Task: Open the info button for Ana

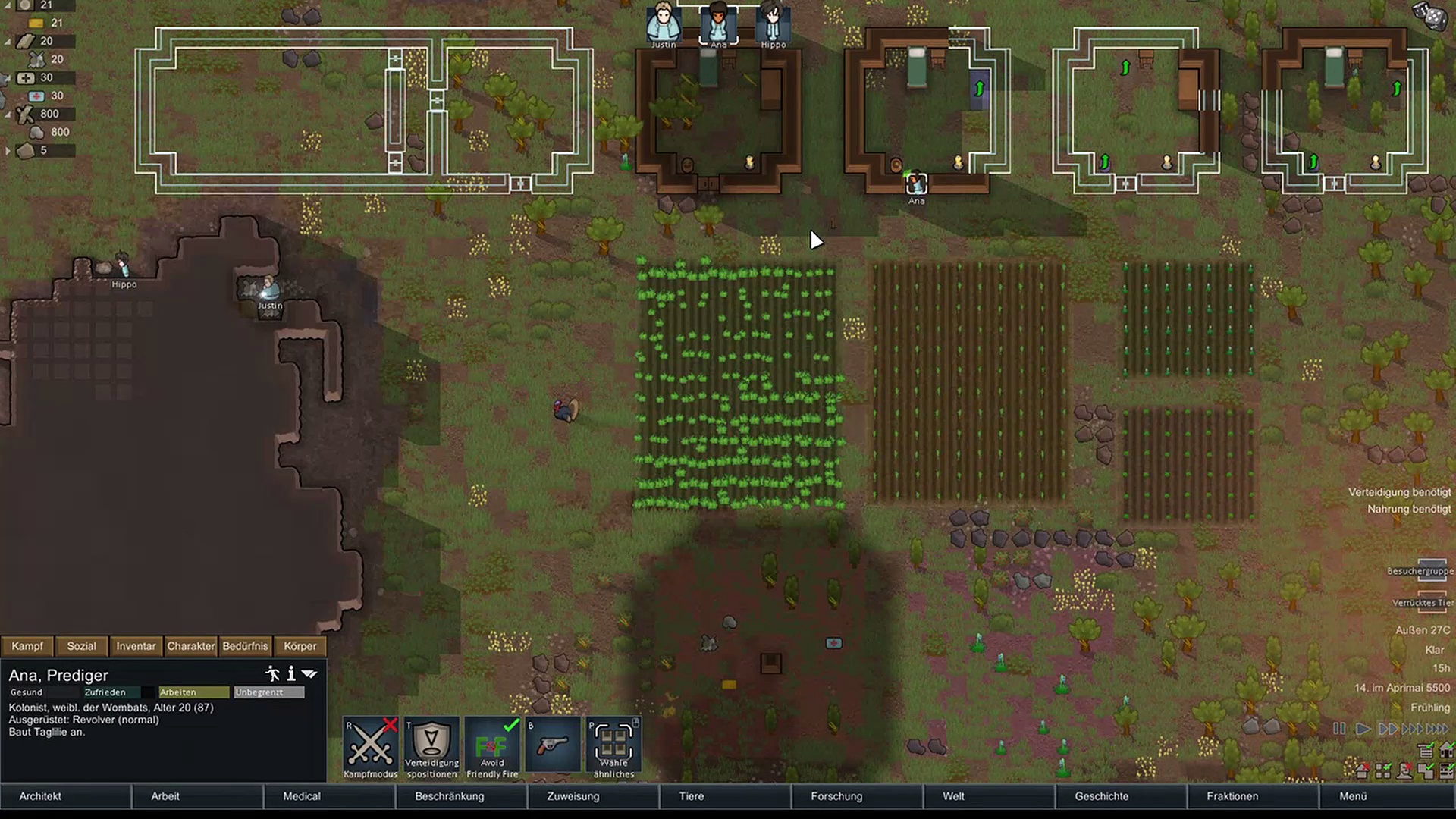Action: click(290, 674)
